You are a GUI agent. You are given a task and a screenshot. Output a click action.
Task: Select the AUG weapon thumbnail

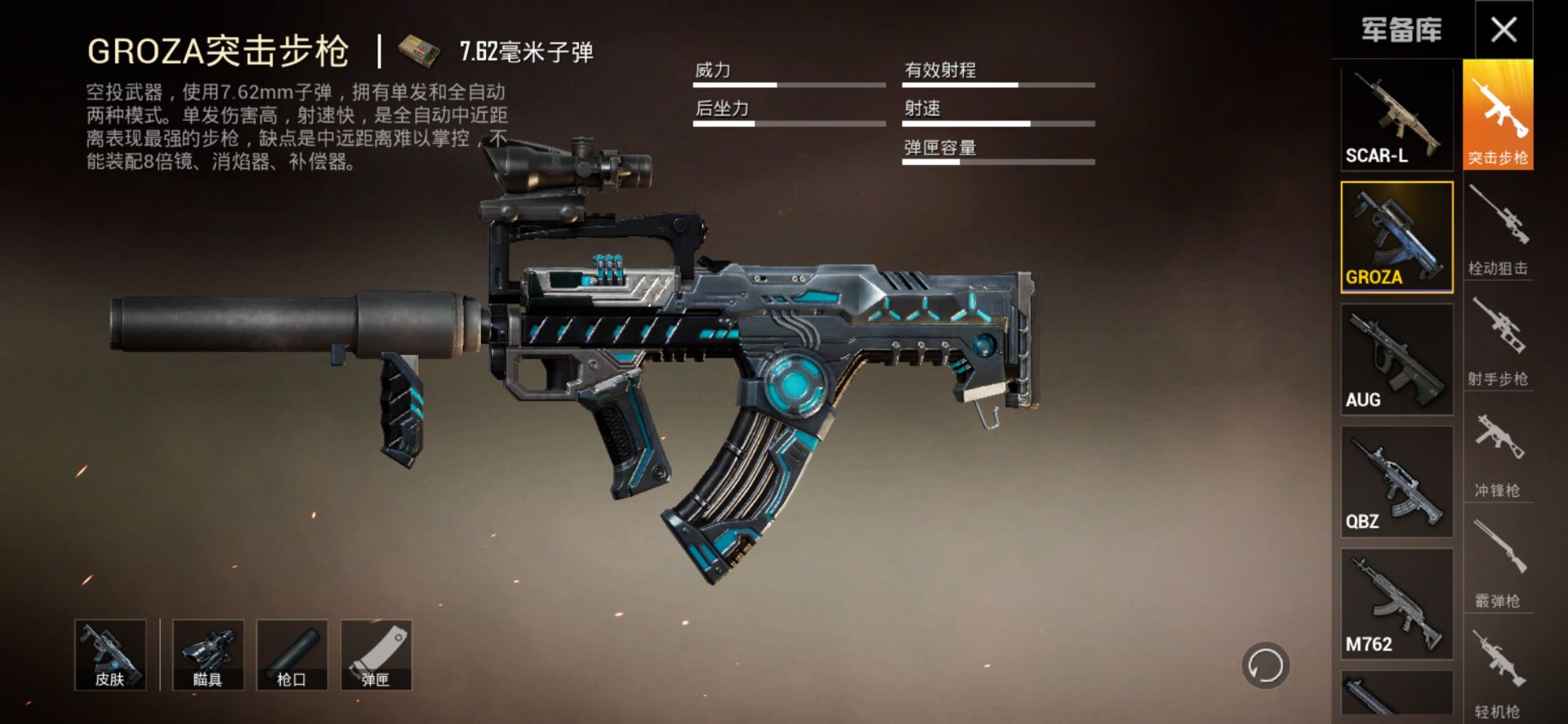(x=1396, y=360)
